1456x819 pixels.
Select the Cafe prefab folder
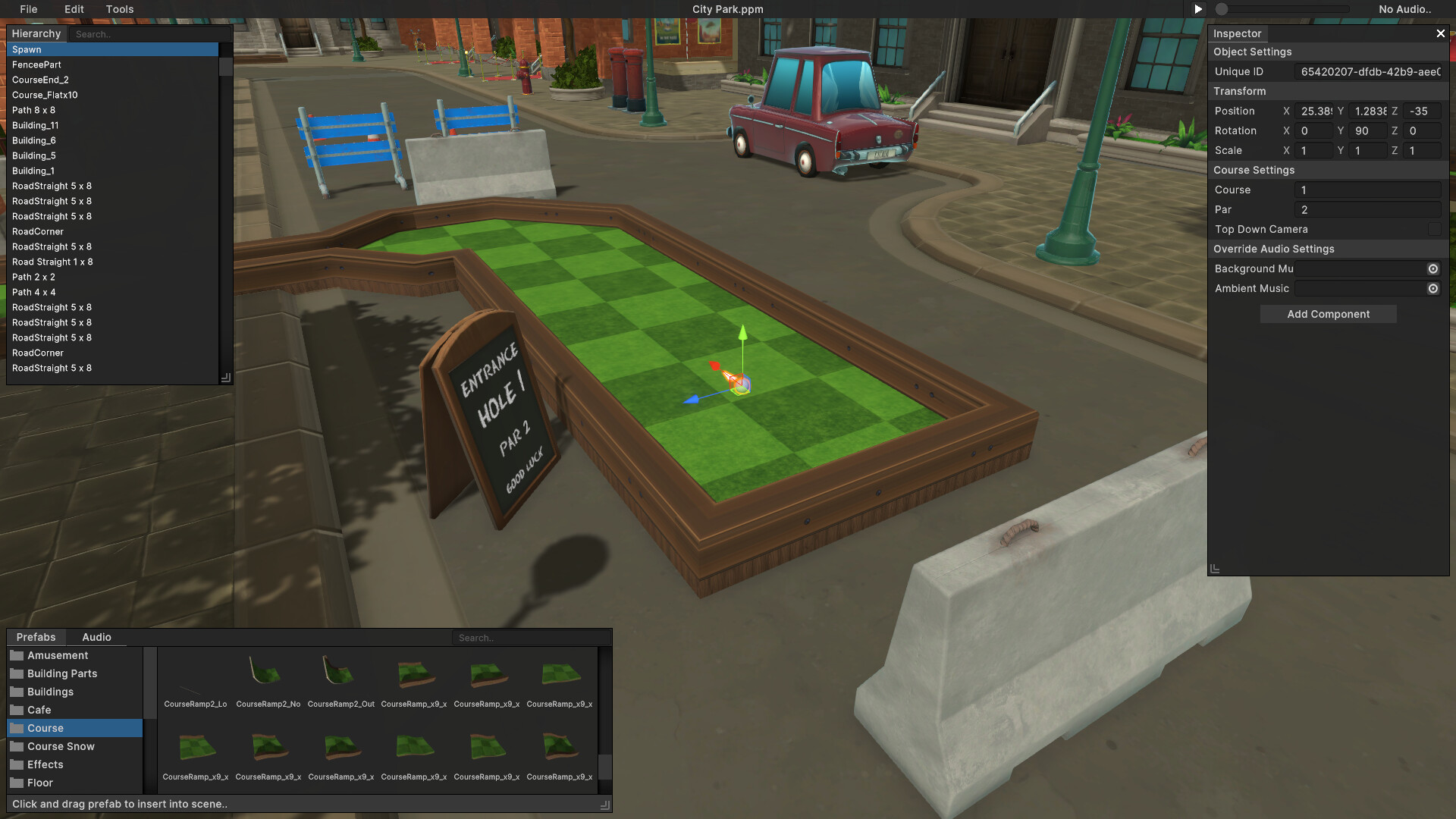coord(38,710)
